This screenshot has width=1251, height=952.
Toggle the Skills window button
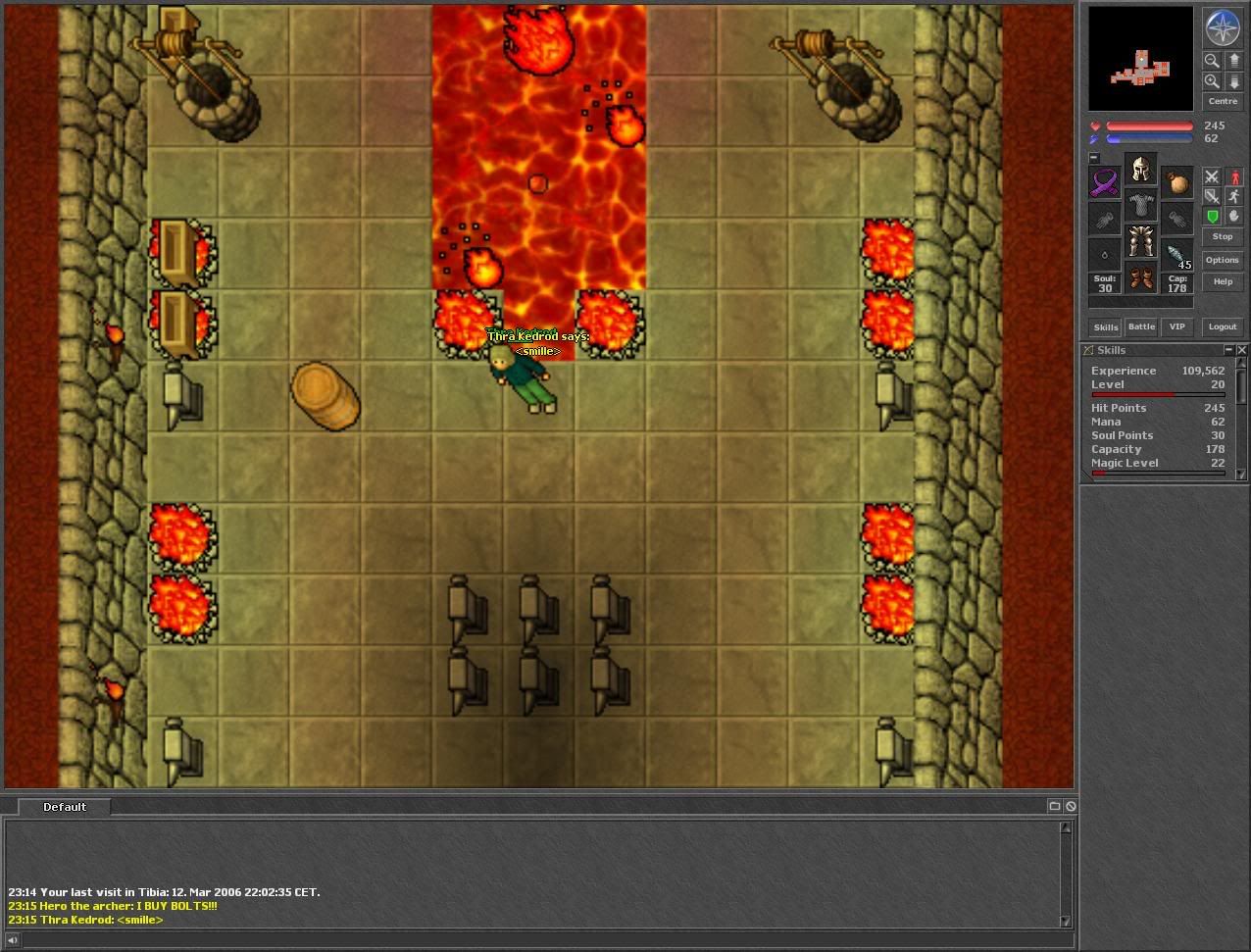(x=1106, y=326)
